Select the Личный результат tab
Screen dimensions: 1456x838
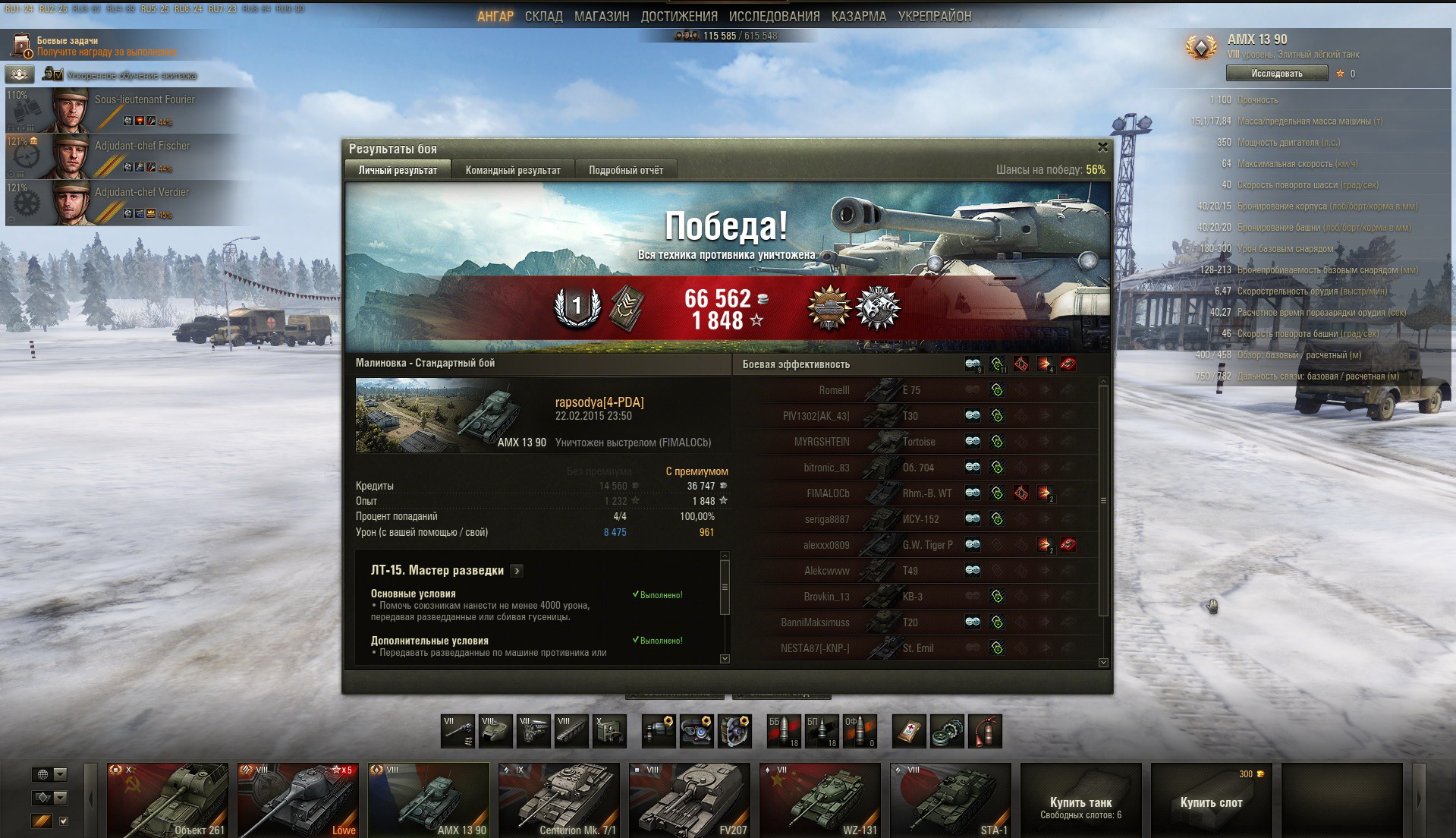pyautogui.click(x=398, y=170)
